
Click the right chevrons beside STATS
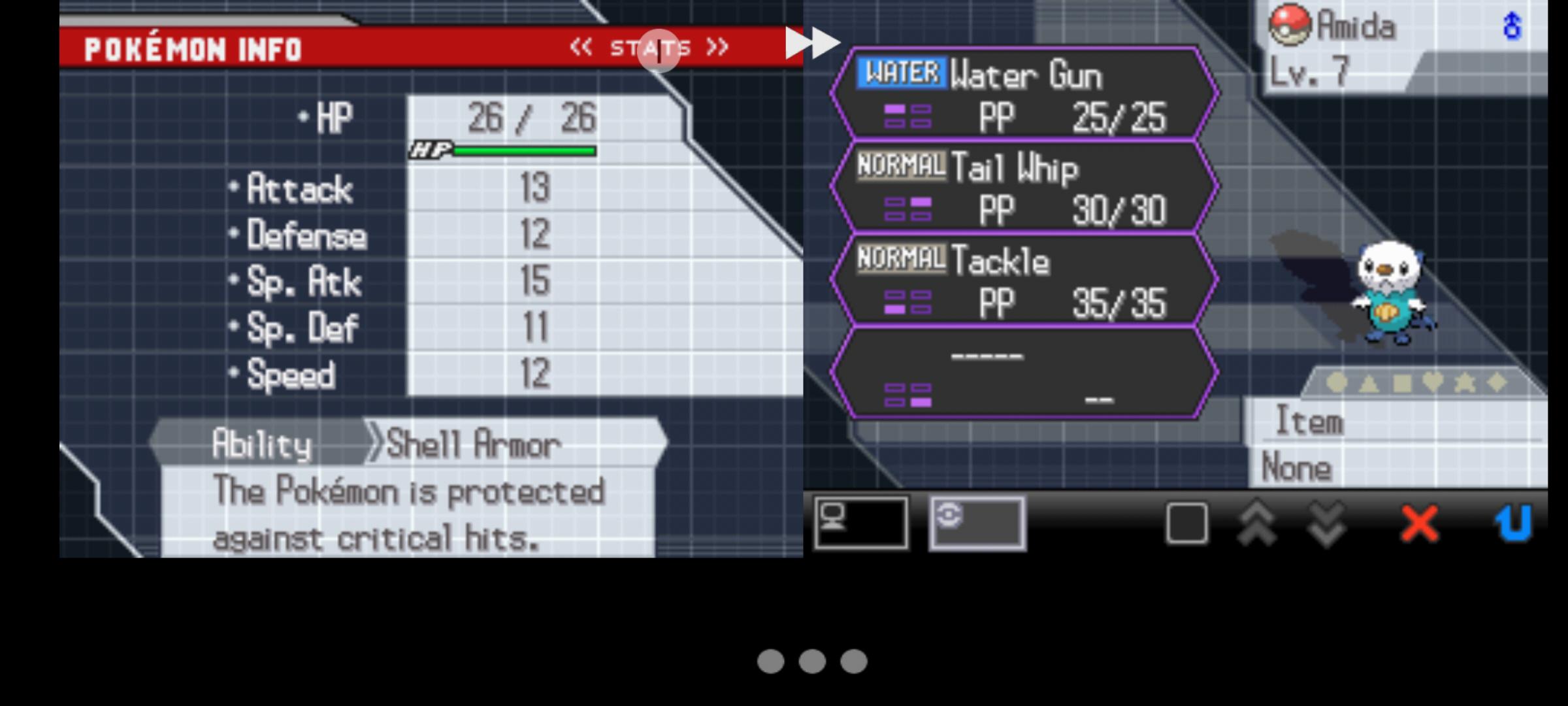[x=719, y=46]
